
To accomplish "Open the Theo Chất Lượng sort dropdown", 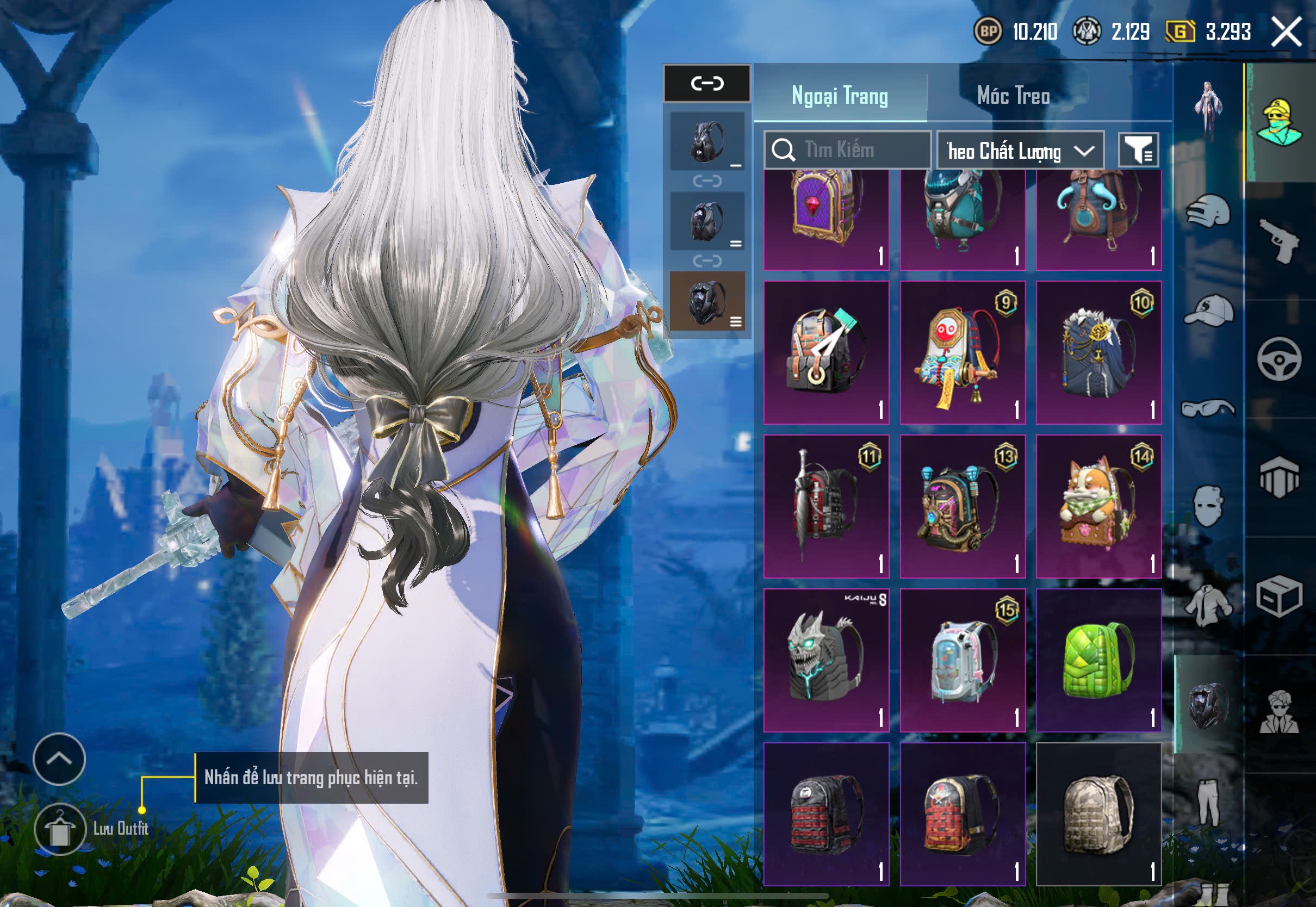I will [1020, 151].
